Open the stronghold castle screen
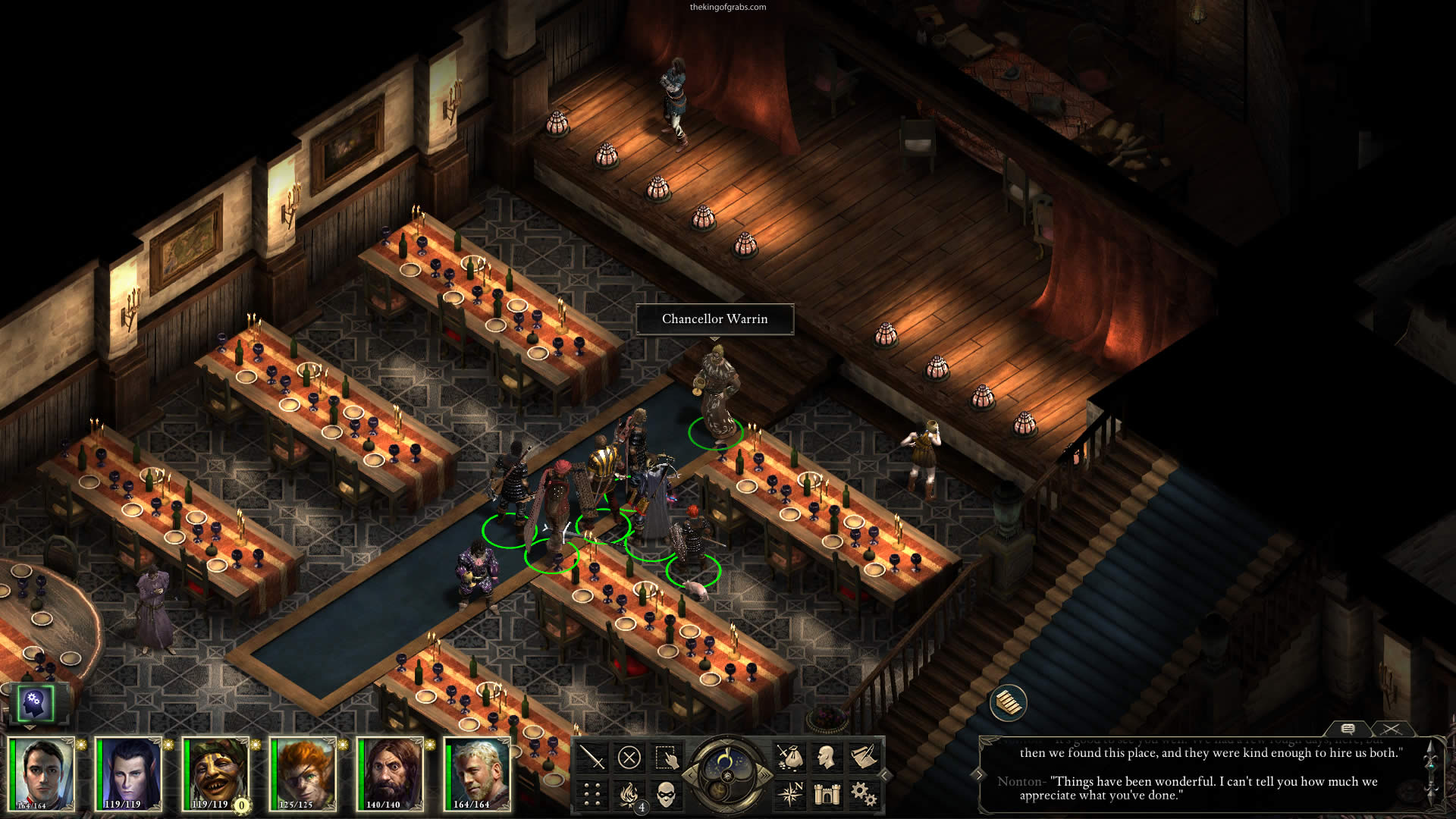 click(x=827, y=794)
